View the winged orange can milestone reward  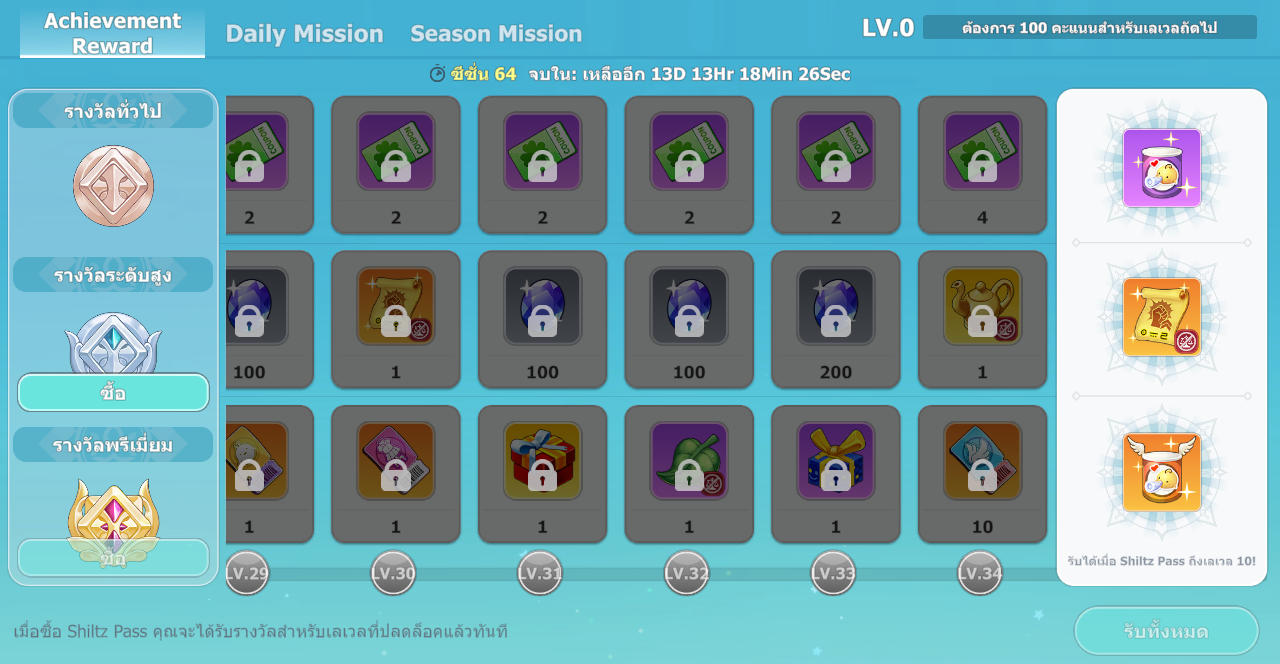pyautogui.click(x=1162, y=472)
